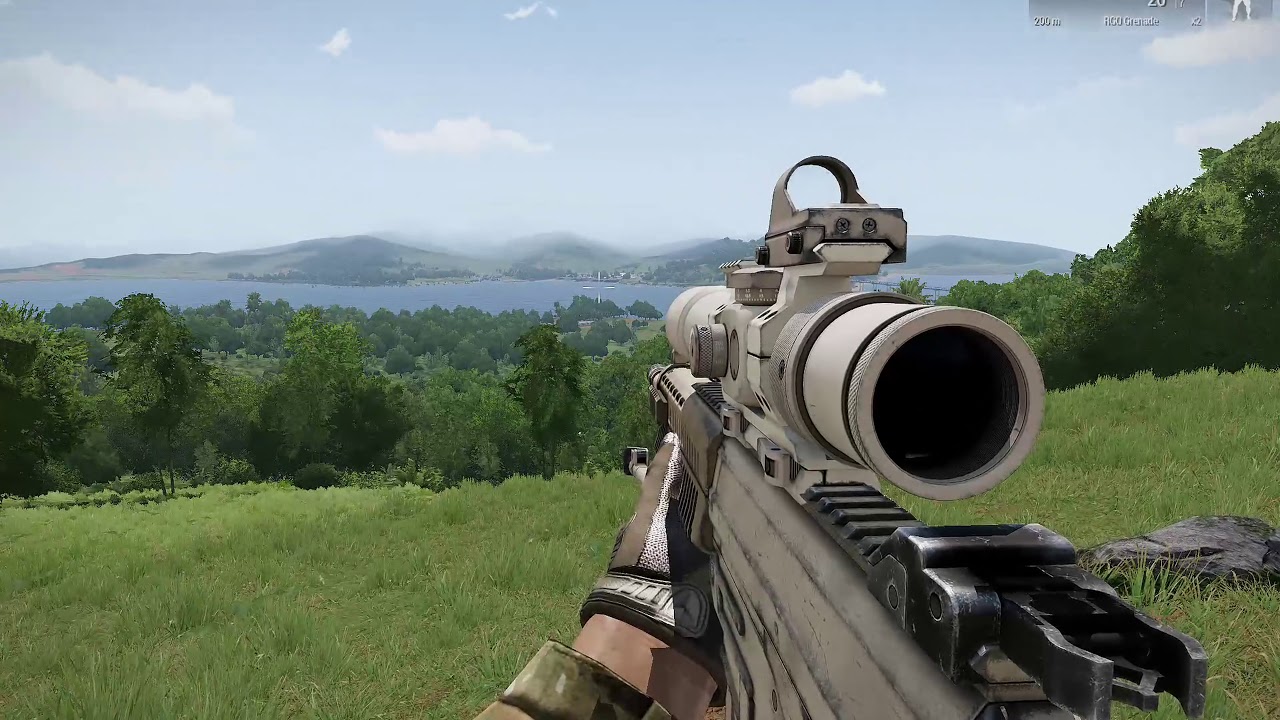Select the x2 grenade quantity indicator
Viewport: 1280px width, 720px height.
coord(1198,21)
